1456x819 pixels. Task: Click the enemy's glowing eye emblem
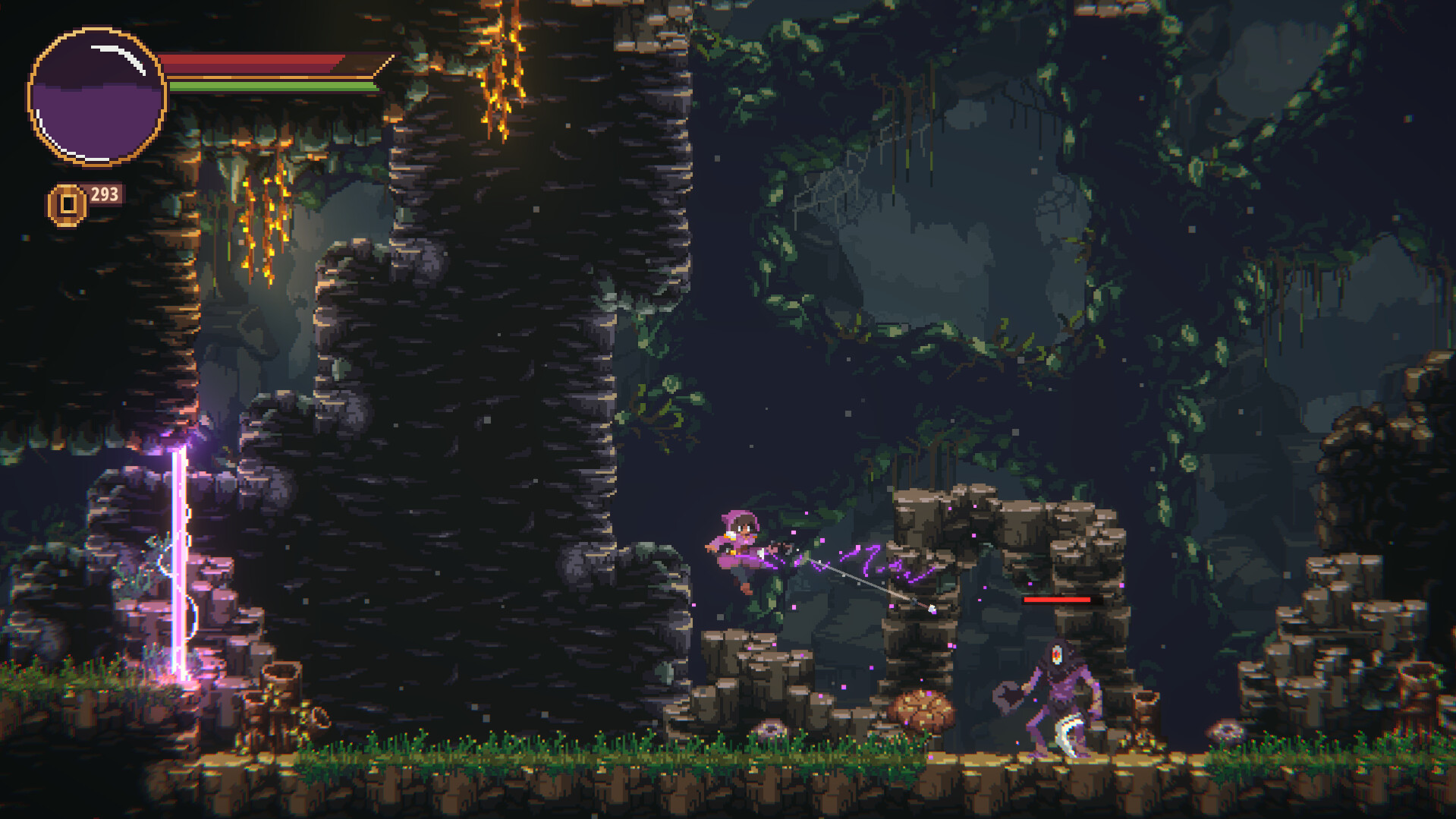coord(1057,654)
